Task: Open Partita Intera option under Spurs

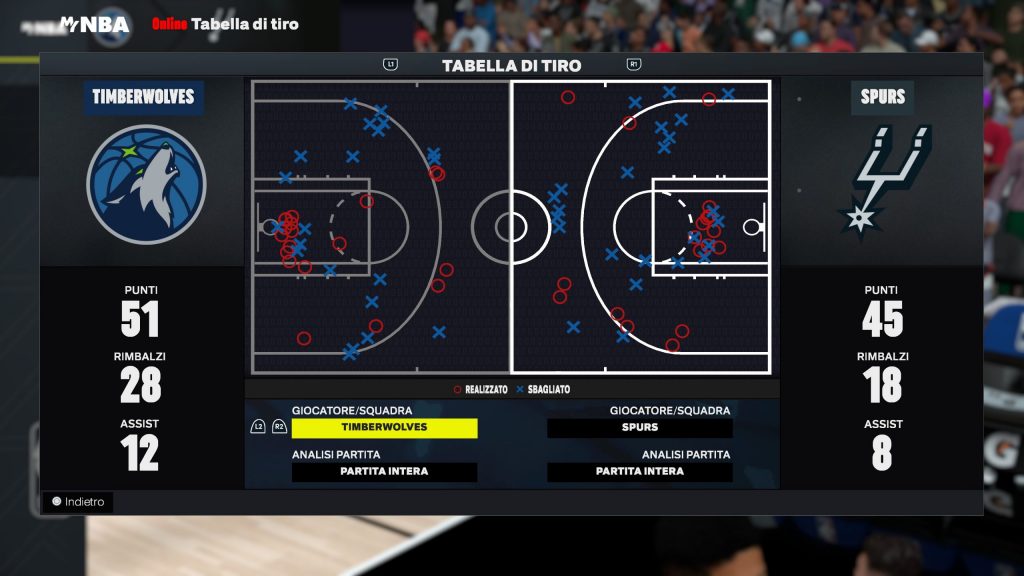Action: 640,471
